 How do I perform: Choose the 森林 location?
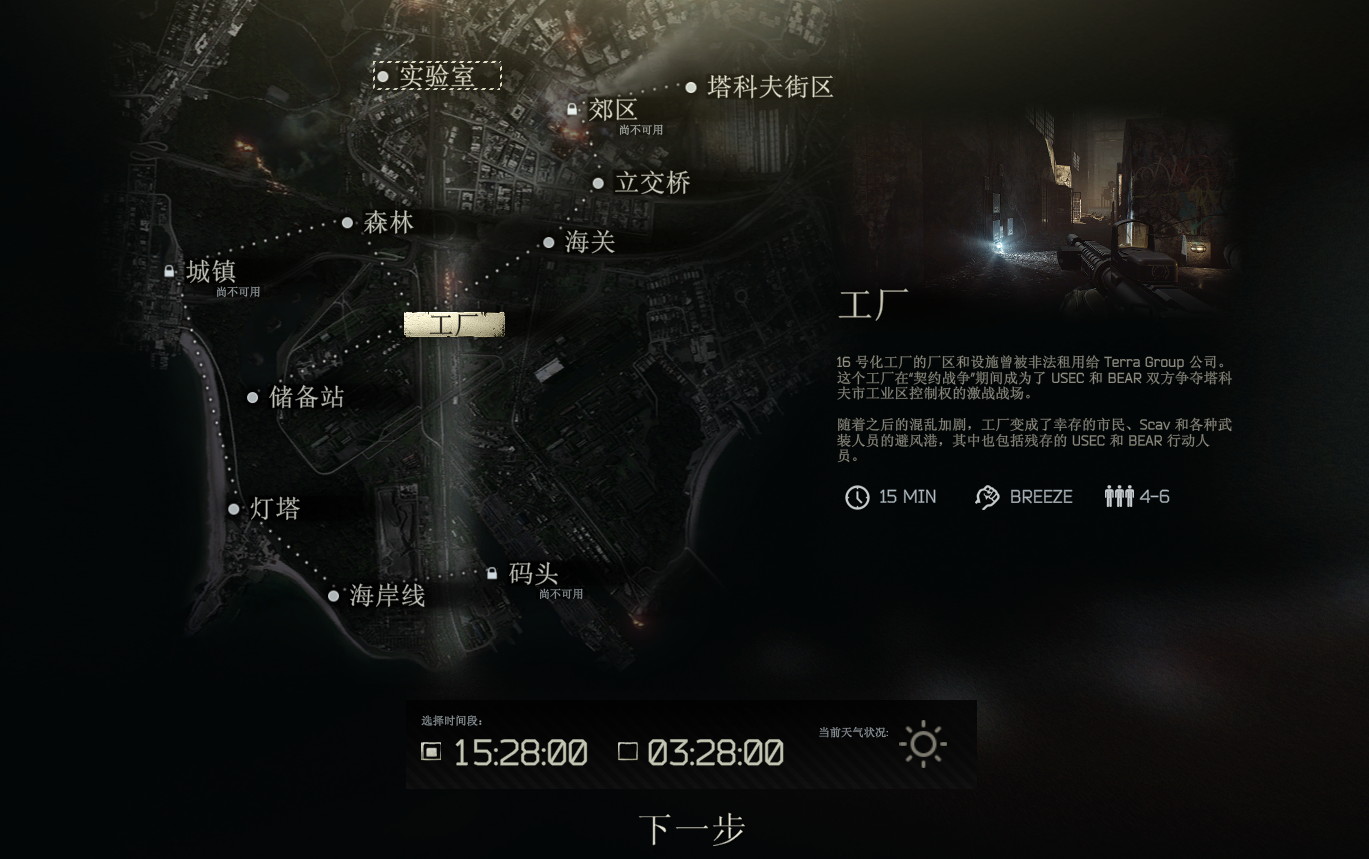(x=388, y=222)
